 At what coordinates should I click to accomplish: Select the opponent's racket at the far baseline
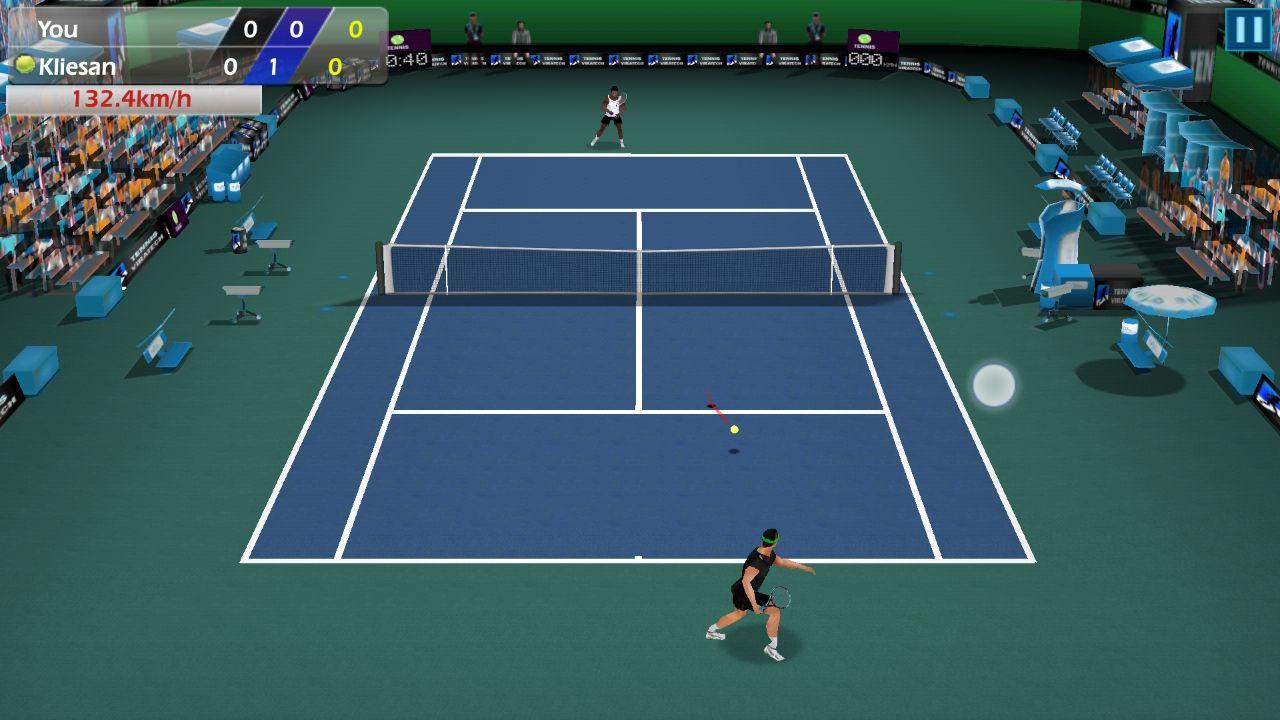625,95
